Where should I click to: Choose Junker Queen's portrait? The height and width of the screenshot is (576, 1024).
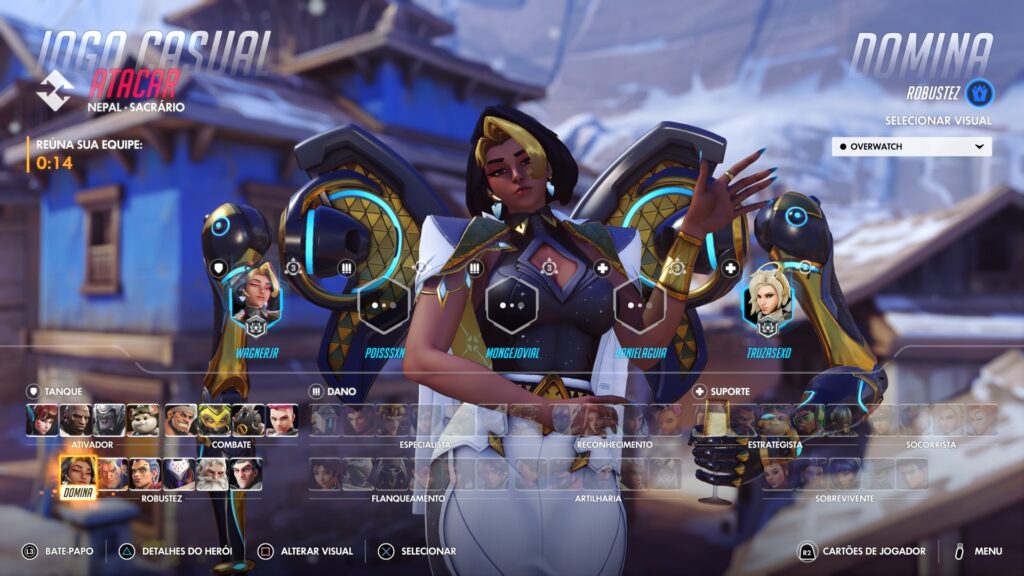146,473
